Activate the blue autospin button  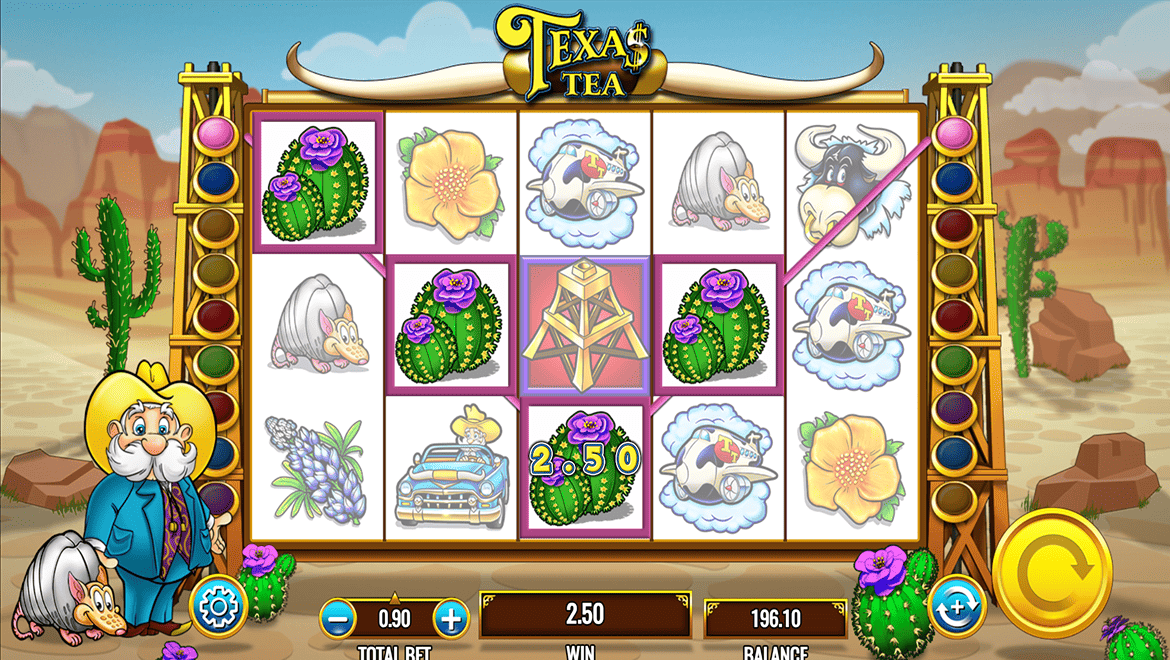956,606
